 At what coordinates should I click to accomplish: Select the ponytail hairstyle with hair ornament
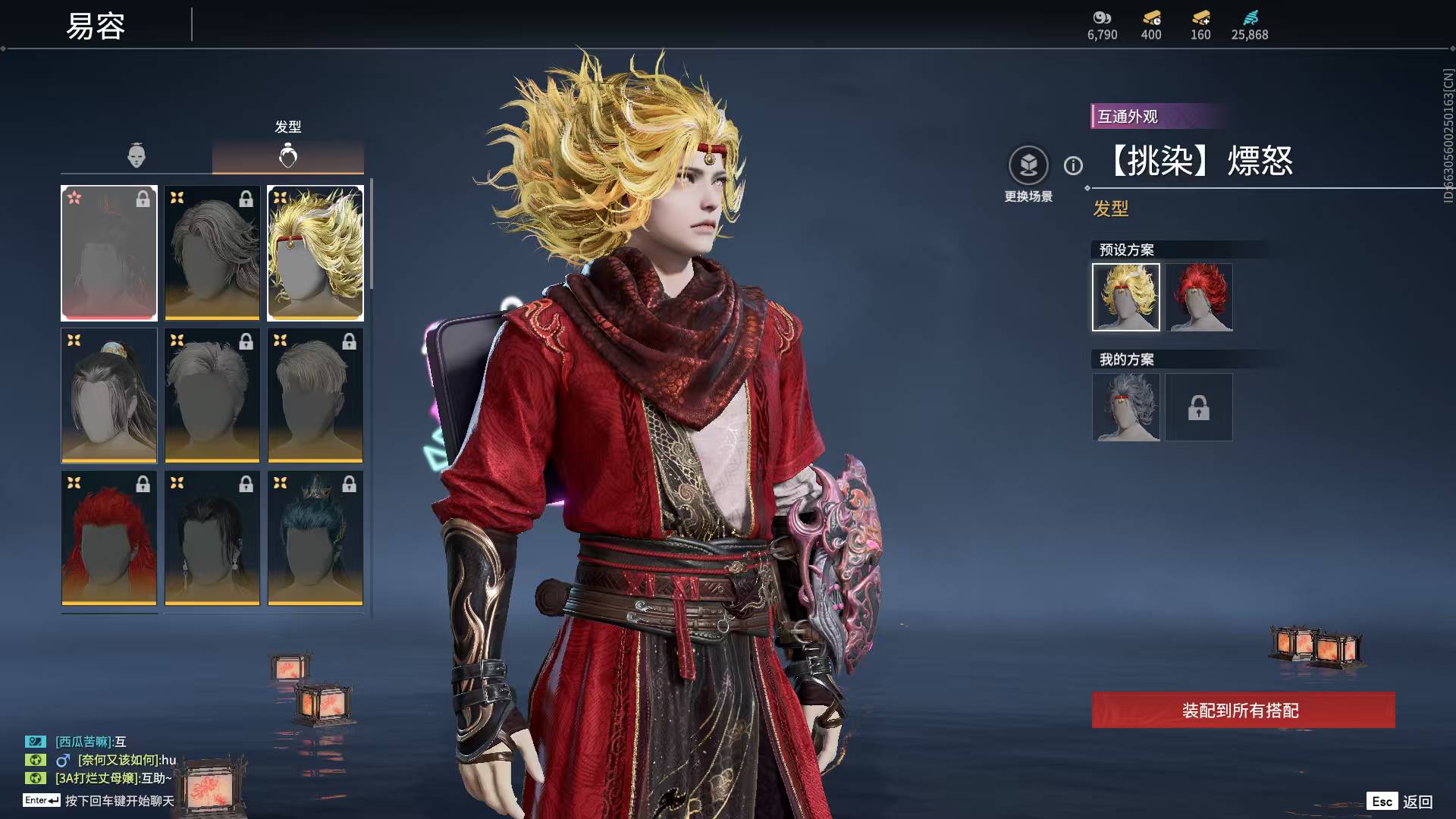[x=109, y=395]
